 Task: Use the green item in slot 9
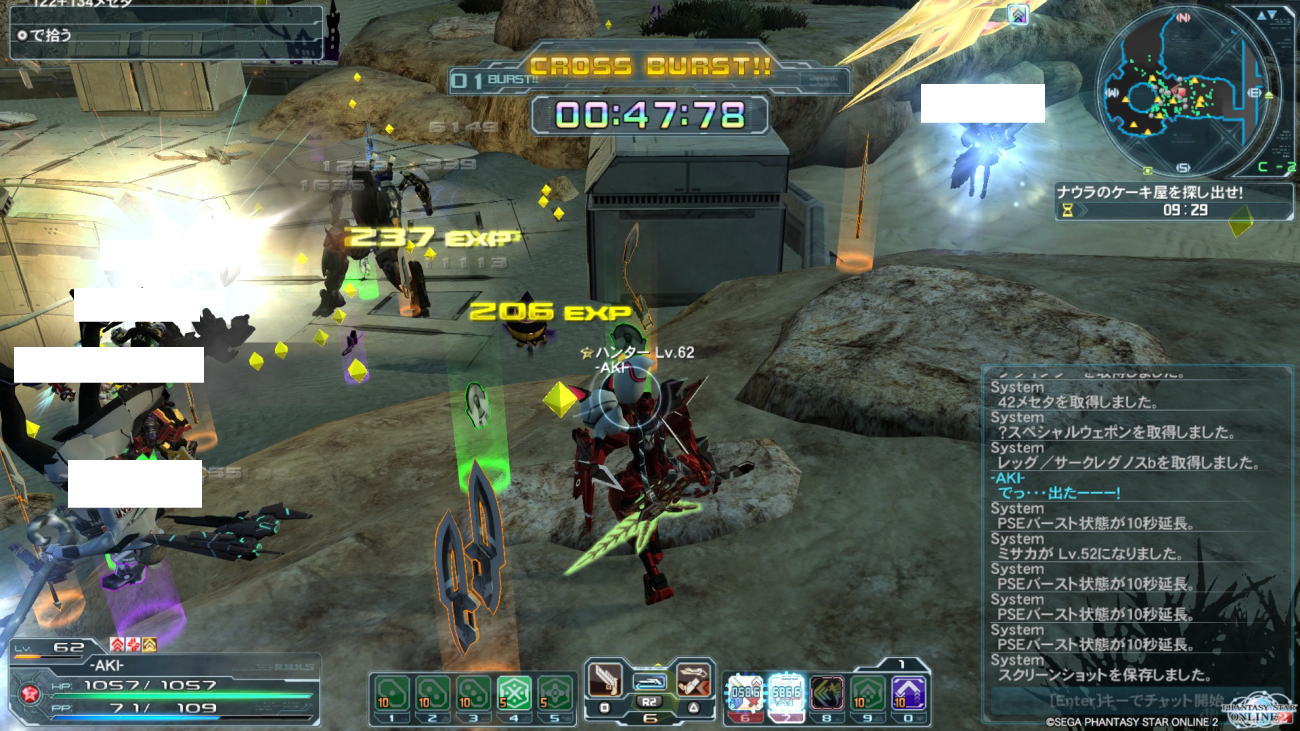pos(868,692)
